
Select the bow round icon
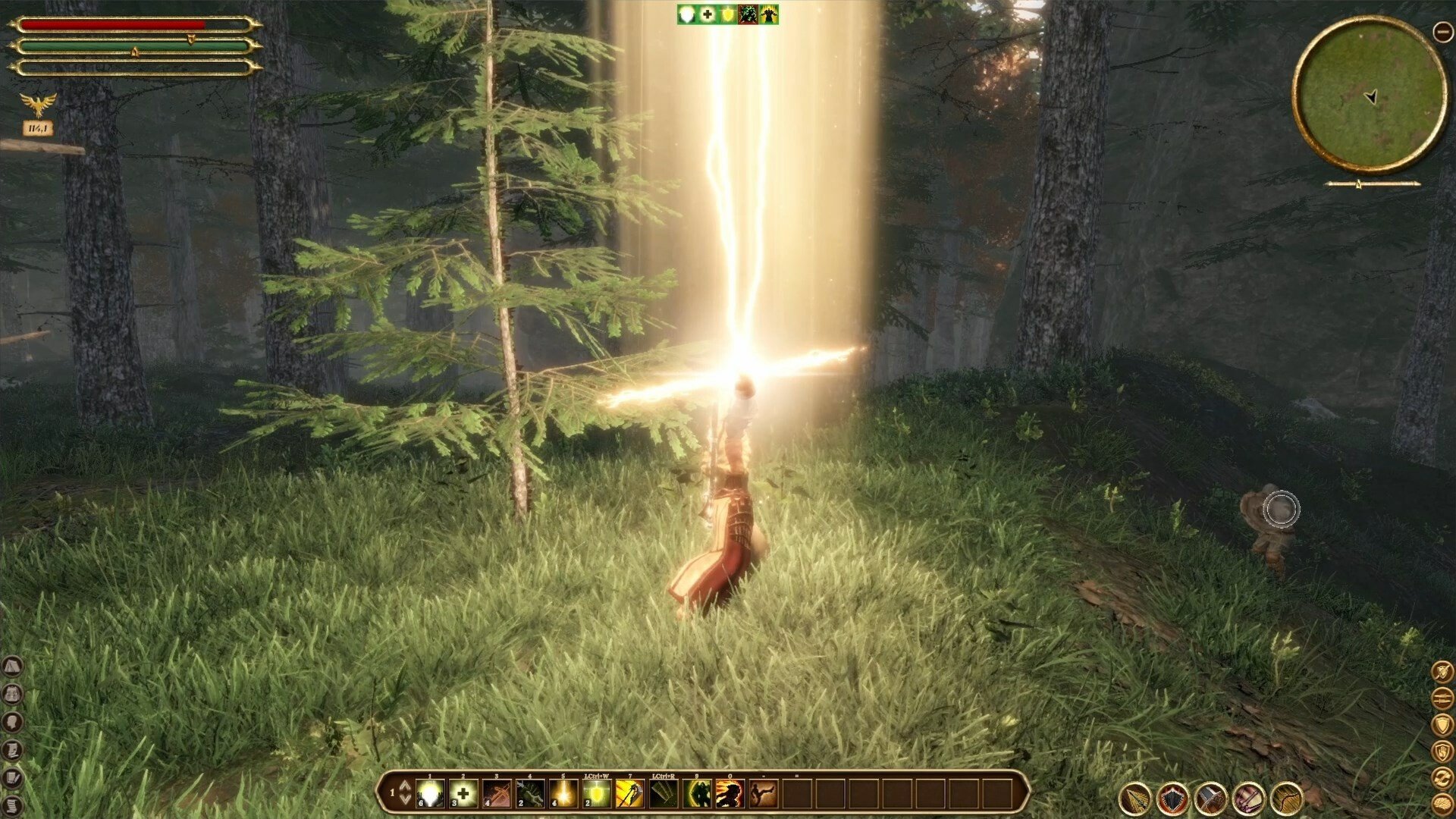point(1286,799)
